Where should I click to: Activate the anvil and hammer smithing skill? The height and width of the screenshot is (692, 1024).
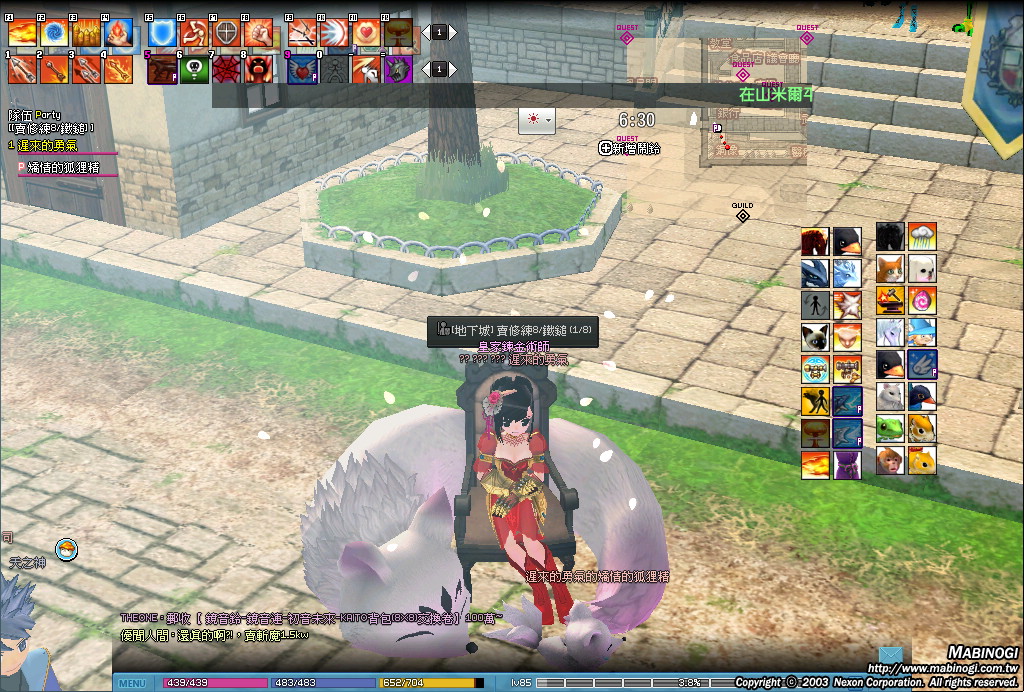point(890,300)
